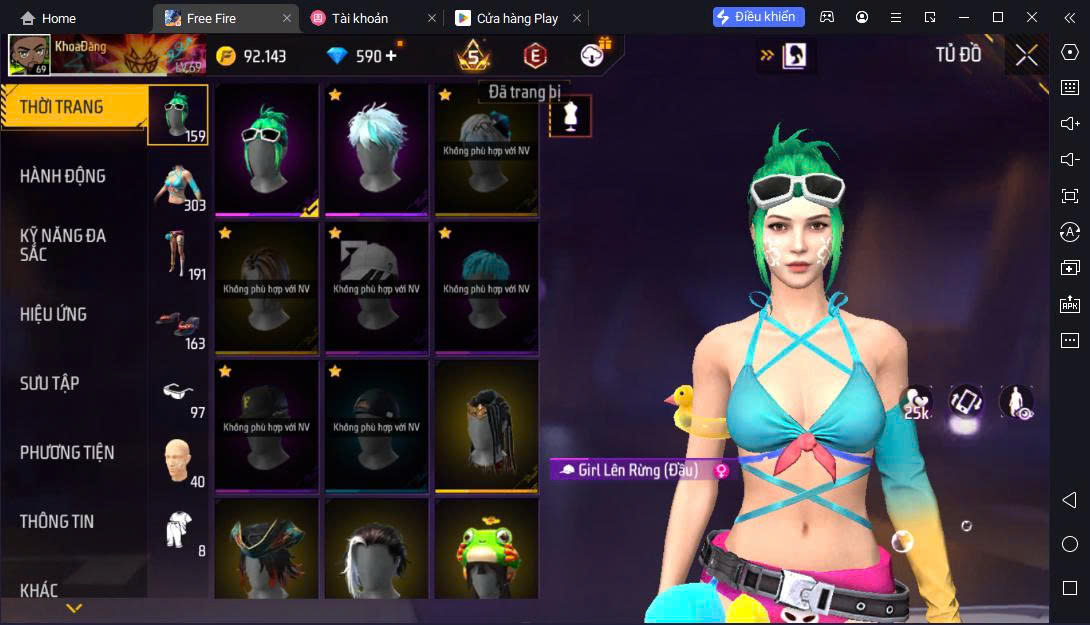This screenshot has width=1090, height=625.
Task: Choose the frog hat headgear
Action: 486,550
